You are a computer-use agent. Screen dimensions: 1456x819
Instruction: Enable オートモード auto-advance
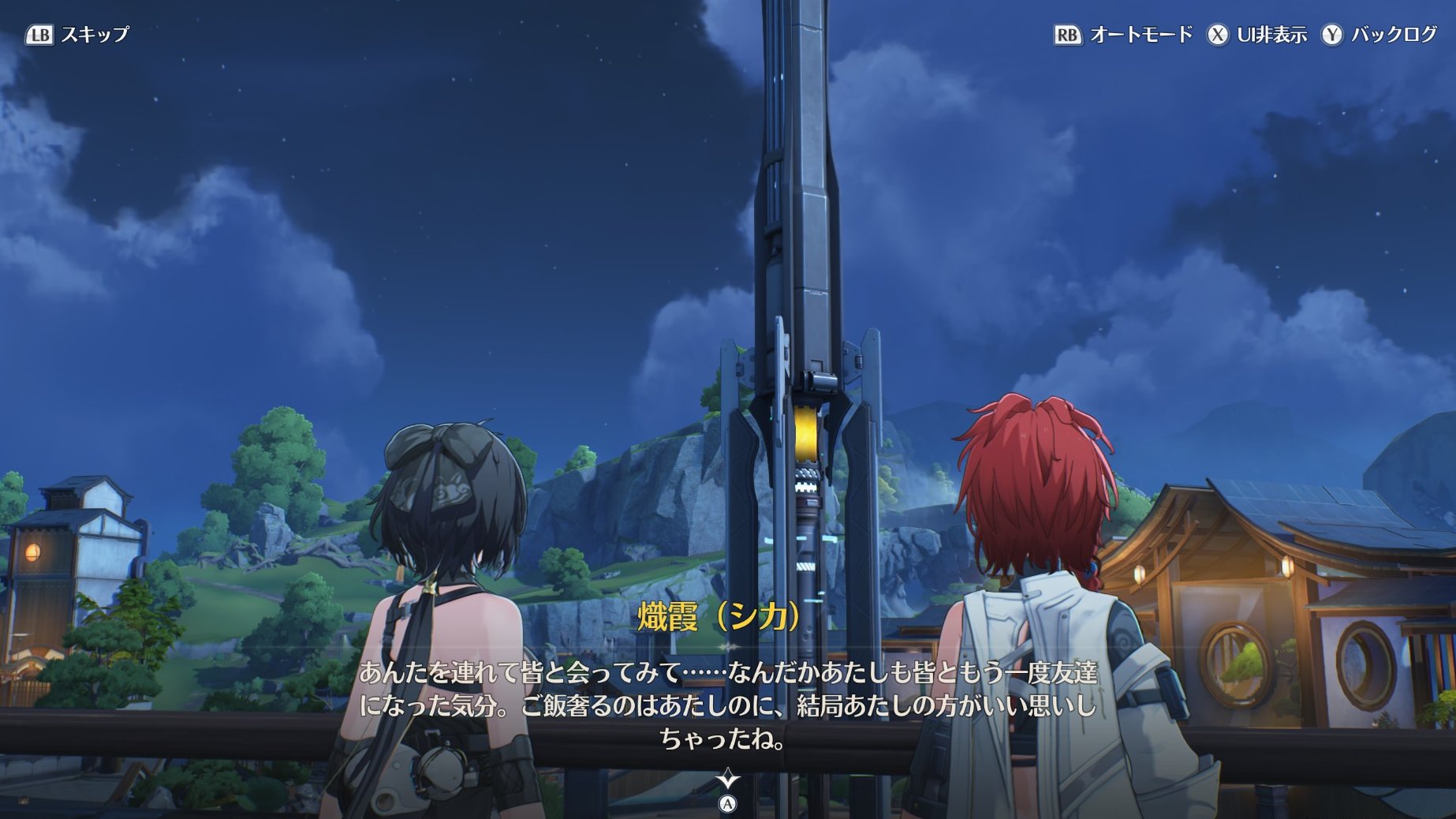1123,35
